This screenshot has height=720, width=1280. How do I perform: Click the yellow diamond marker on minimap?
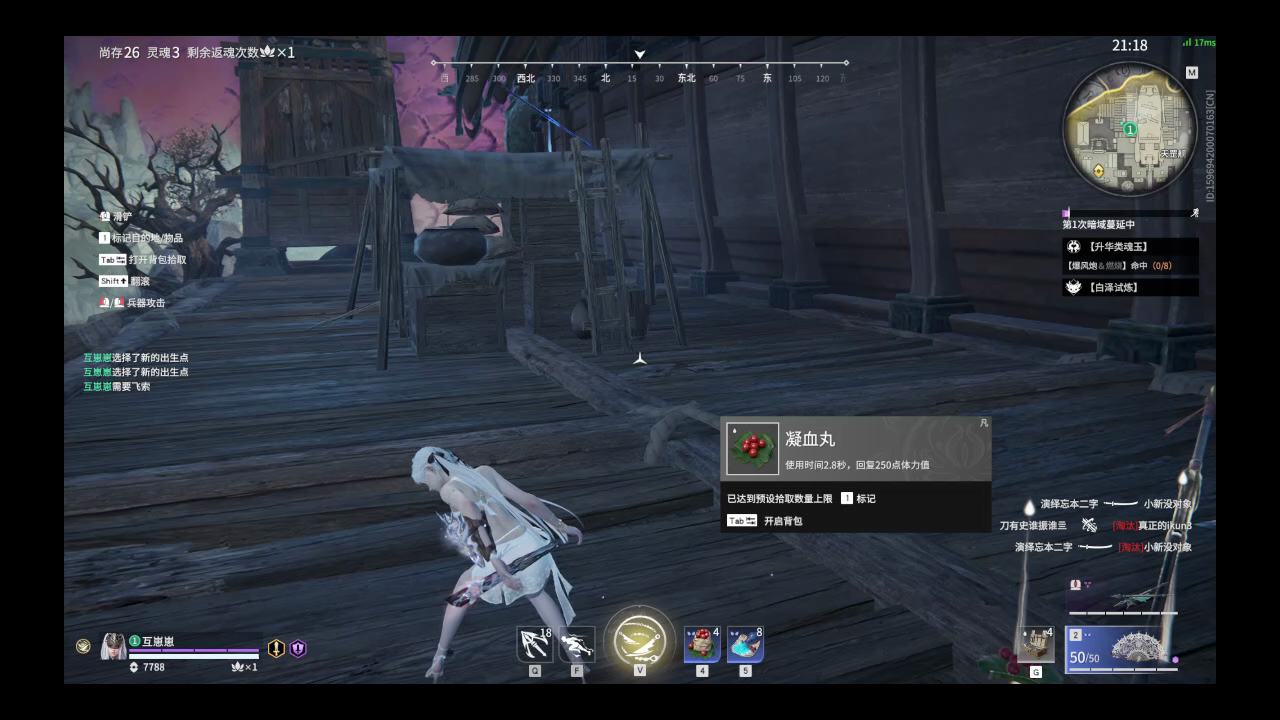click(x=1100, y=171)
